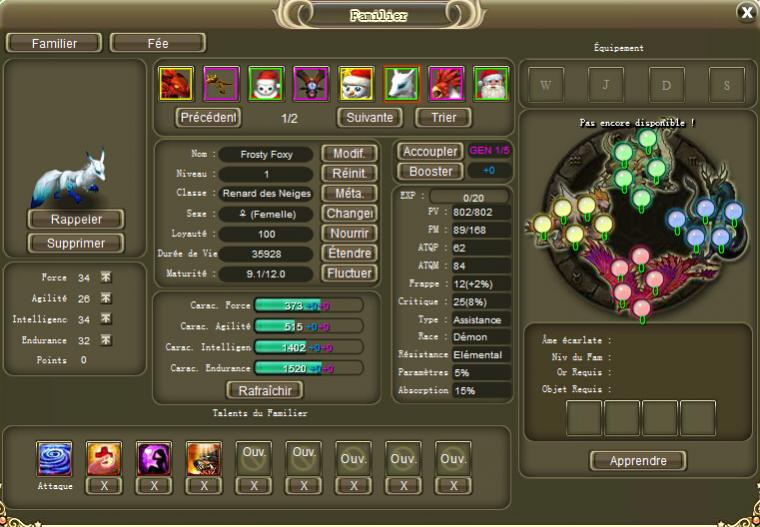This screenshot has width=760, height=527.
Task: Click the Fluctuer maturity button
Action: coord(349,273)
